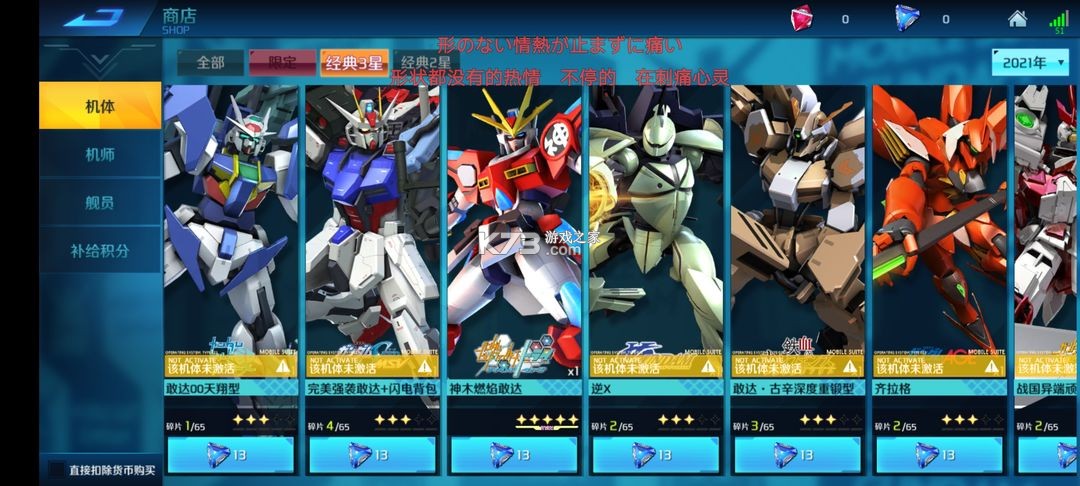Switch to the 限定 filter tab
The width and height of the screenshot is (1080, 486).
(282, 62)
